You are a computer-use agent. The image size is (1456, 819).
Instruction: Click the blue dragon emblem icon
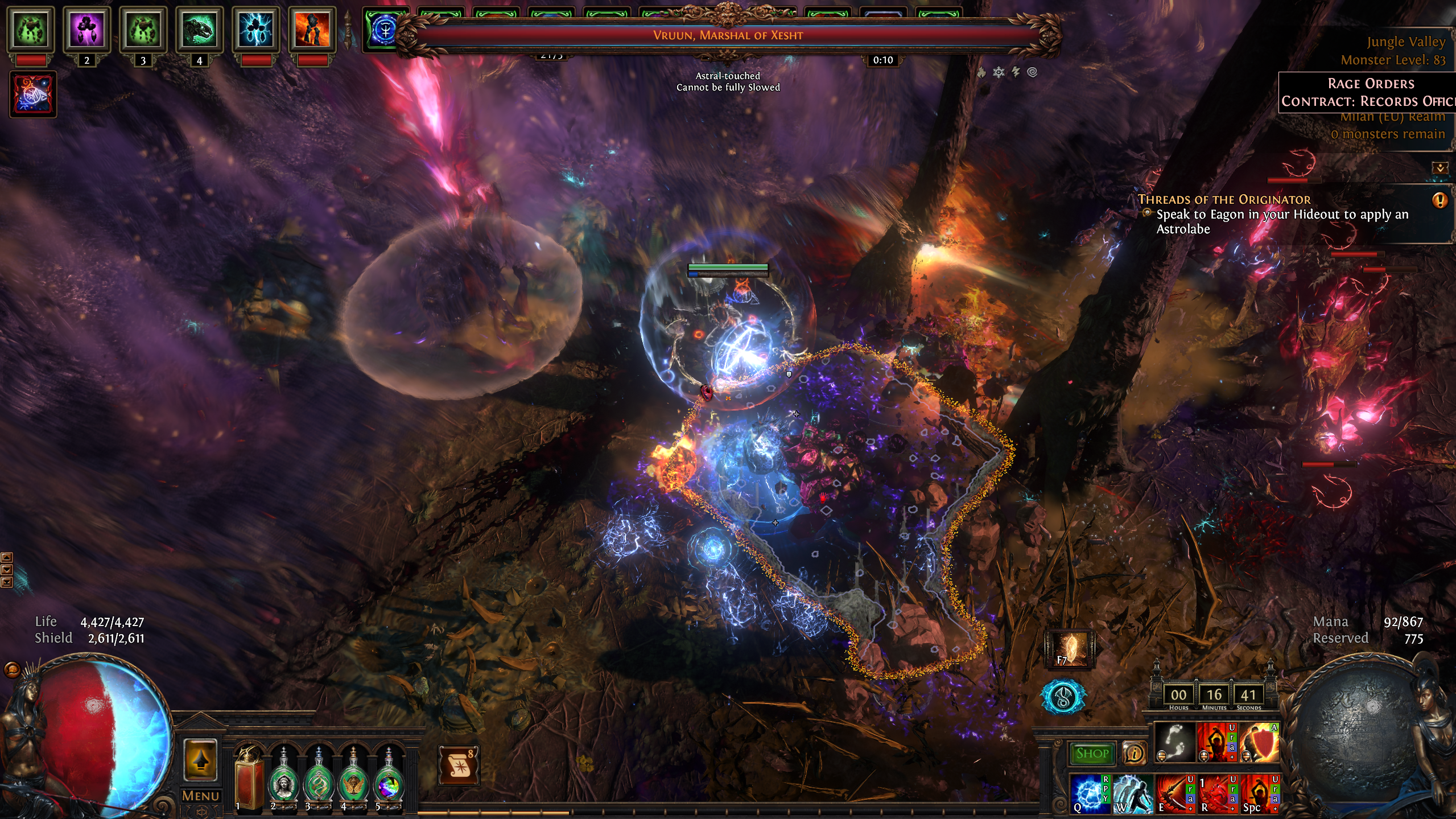tap(1063, 697)
